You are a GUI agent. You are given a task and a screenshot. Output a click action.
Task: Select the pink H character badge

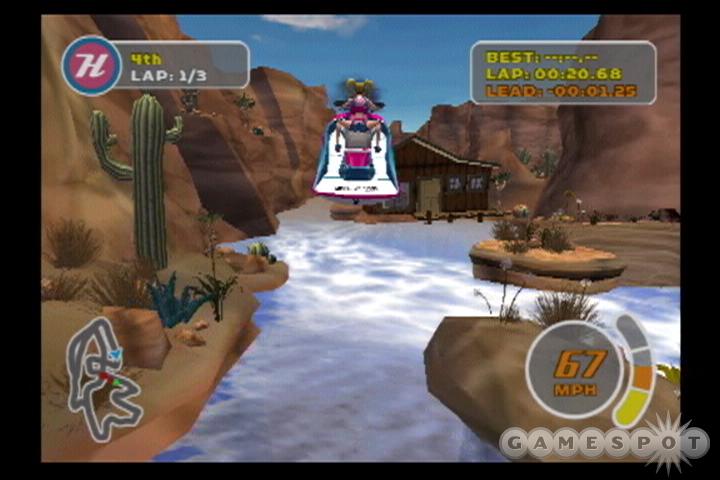(92, 65)
